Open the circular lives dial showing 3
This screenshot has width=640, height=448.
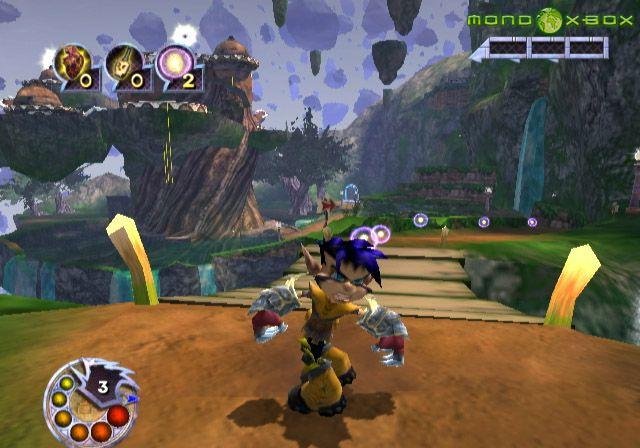pos(91,400)
